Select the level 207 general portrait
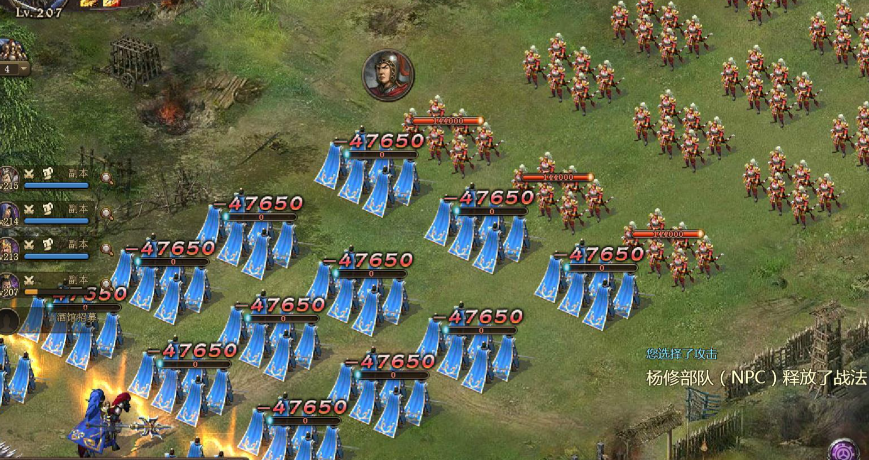This screenshot has width=869, height=460. tap(9, 286)
